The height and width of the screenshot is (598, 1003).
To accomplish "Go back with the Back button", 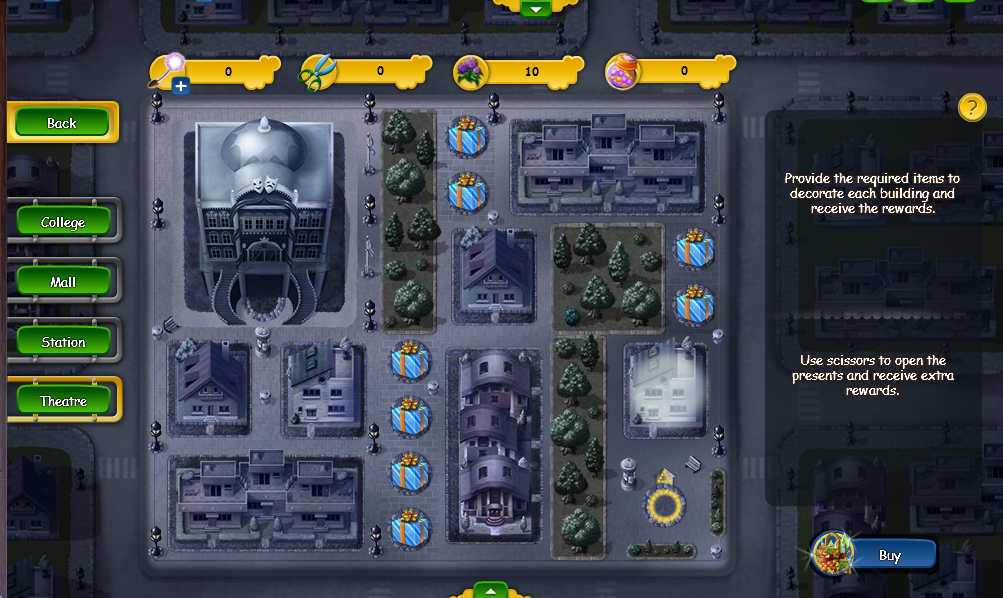I will (x=62, y=123).
